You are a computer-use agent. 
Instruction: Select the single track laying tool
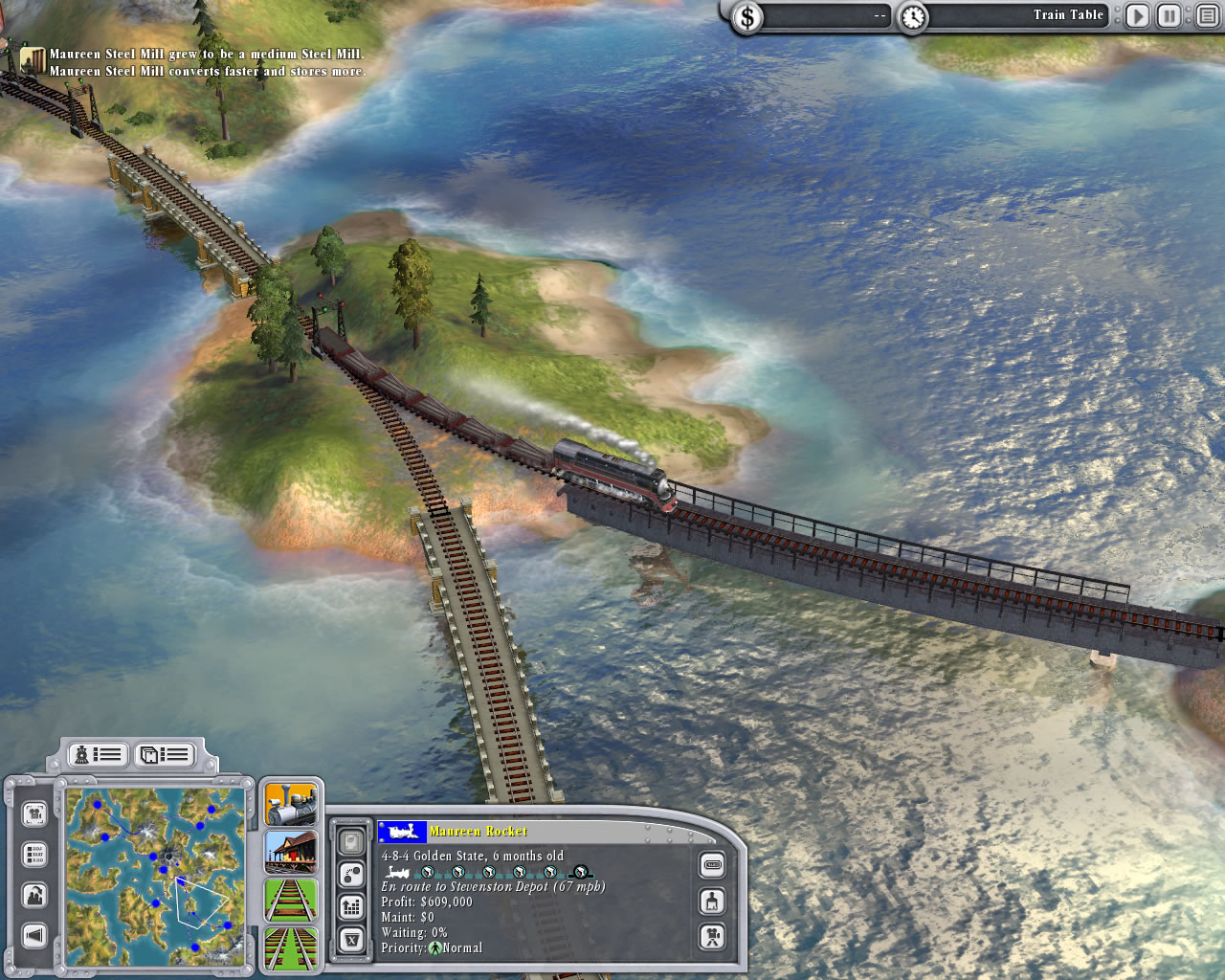(291, 901)
